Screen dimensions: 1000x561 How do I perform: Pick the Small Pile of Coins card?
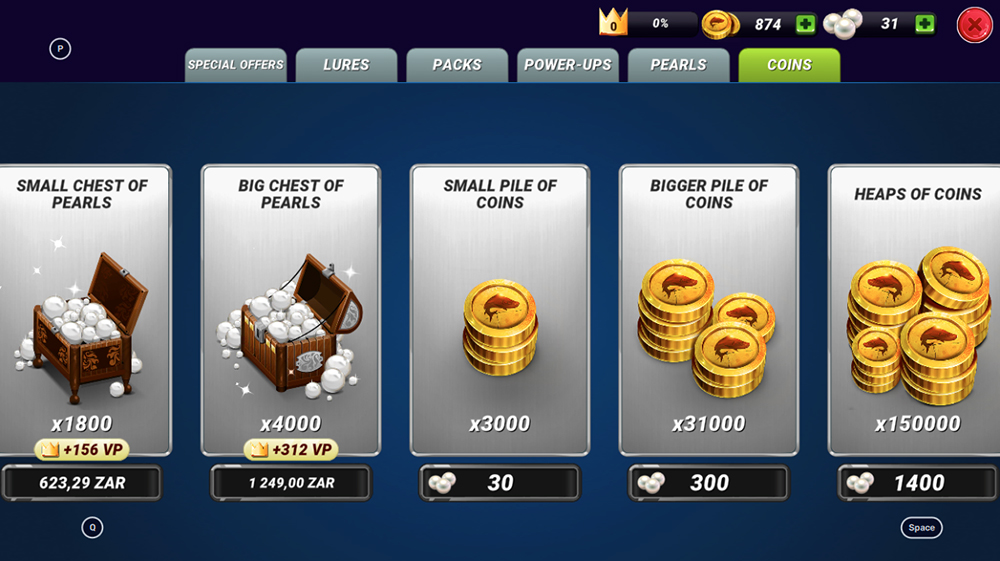(500, 310)
